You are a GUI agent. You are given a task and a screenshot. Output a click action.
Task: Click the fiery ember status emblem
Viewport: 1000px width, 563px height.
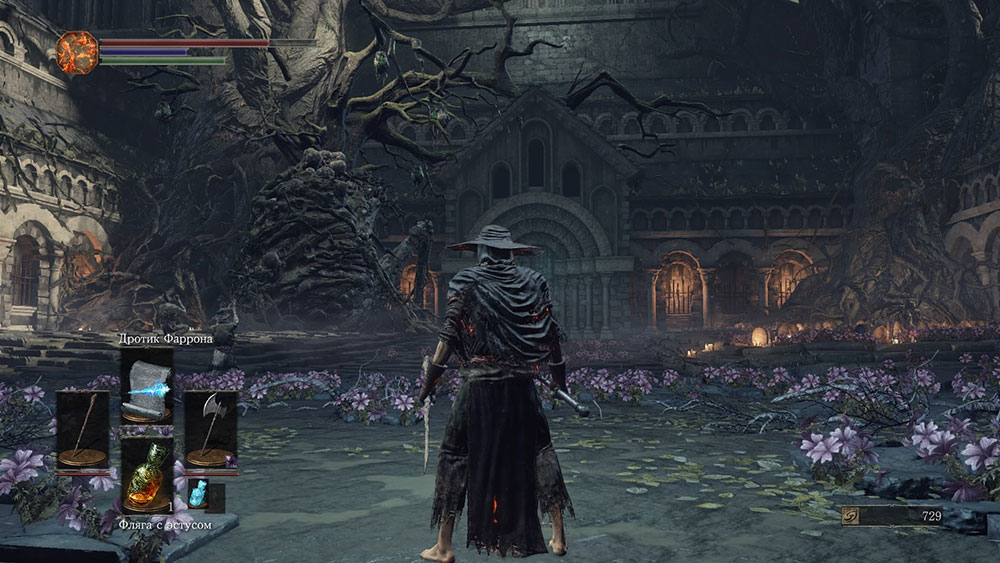(x=78, y=51)
